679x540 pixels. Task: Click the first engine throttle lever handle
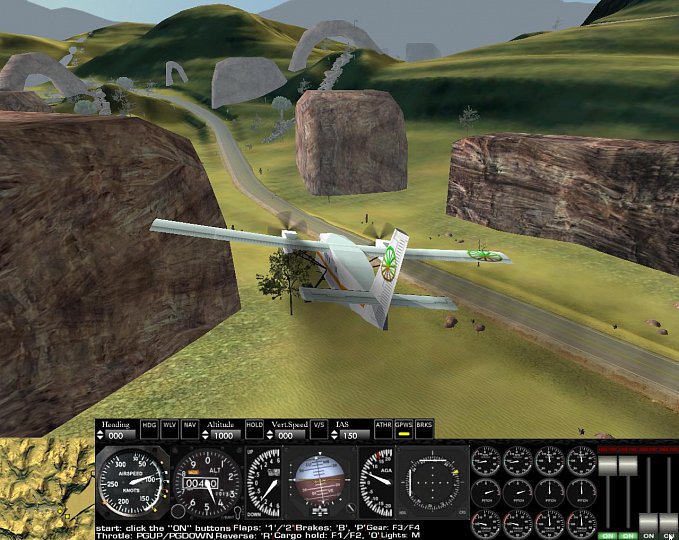(x=606, y=465)
